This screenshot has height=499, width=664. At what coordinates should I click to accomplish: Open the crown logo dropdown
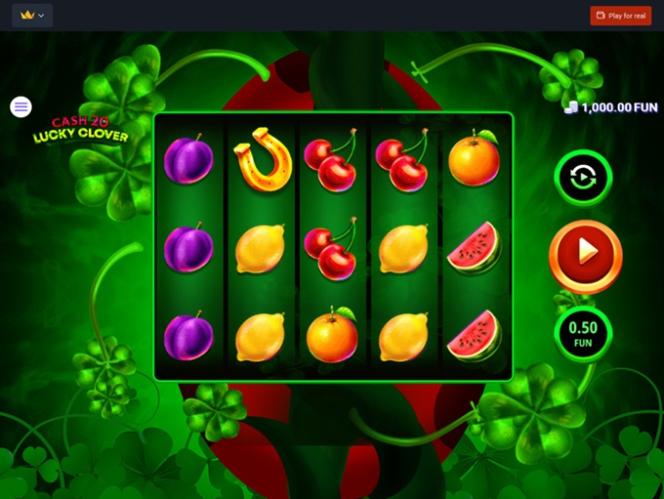click(32, 16)
